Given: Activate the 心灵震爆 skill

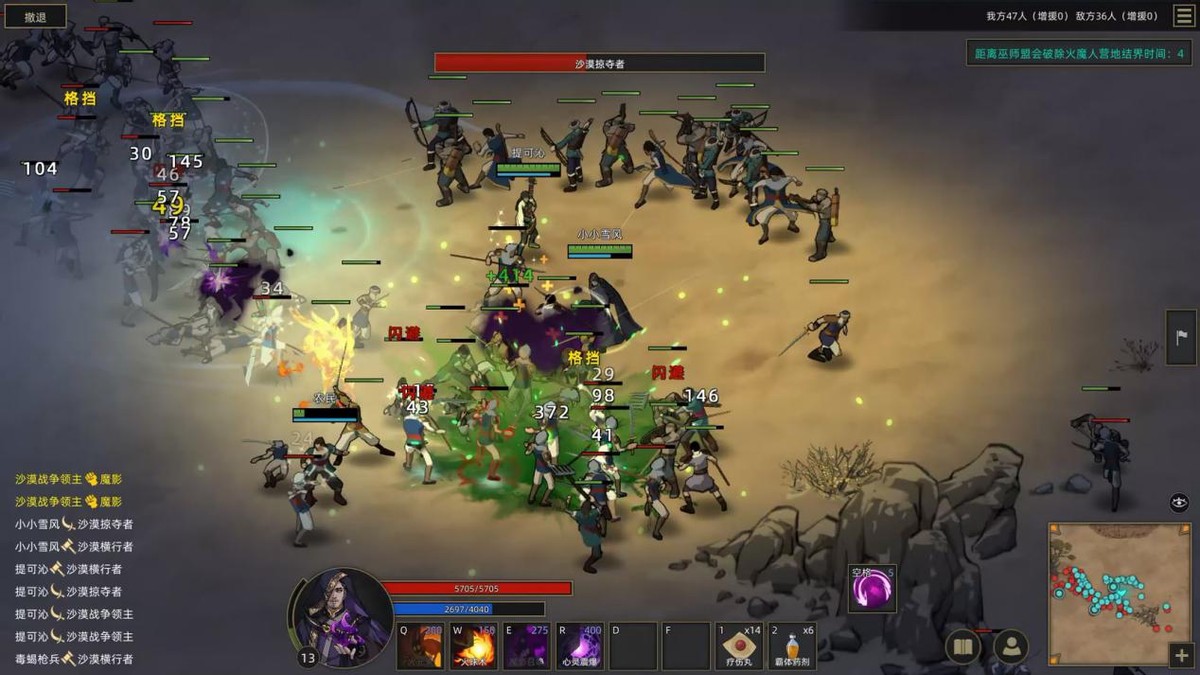Looking at the screenshot, I should coord(580,647).
